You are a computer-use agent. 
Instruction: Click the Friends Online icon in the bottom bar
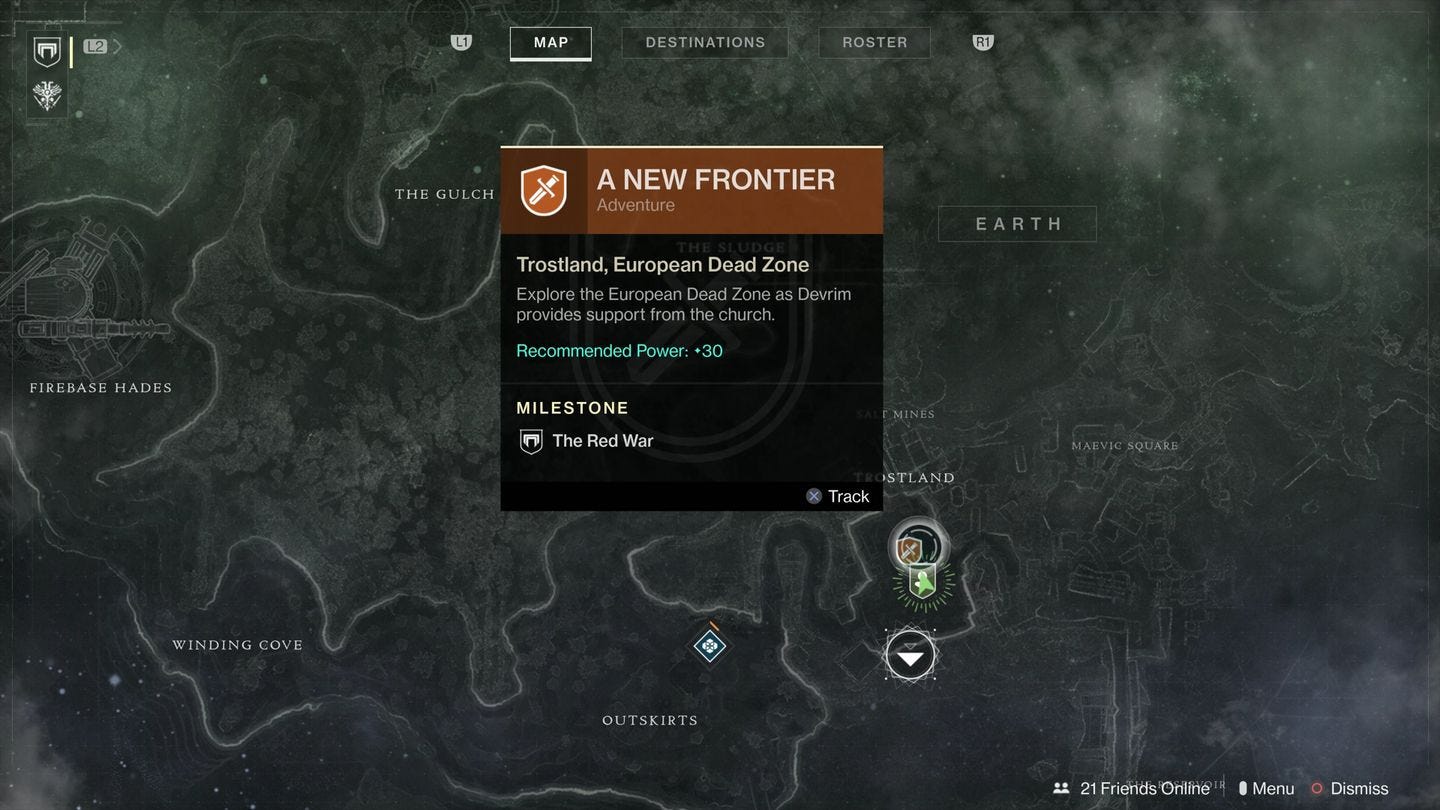point(1060,788)
